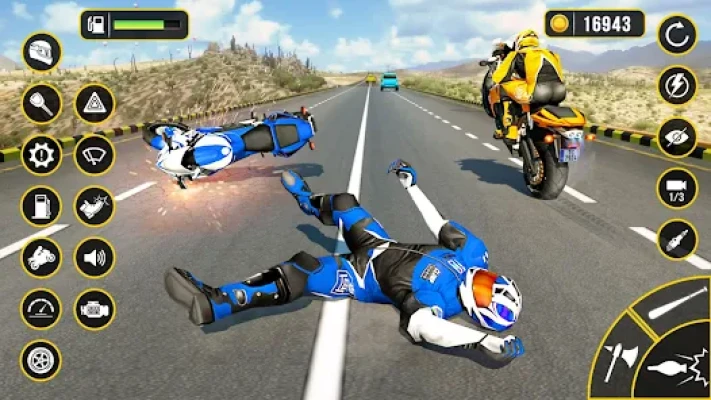The image size is (711, 400).
Task: Activate the lightning bolt boost button
Action: pyautogui.click(x=677, y=85)
